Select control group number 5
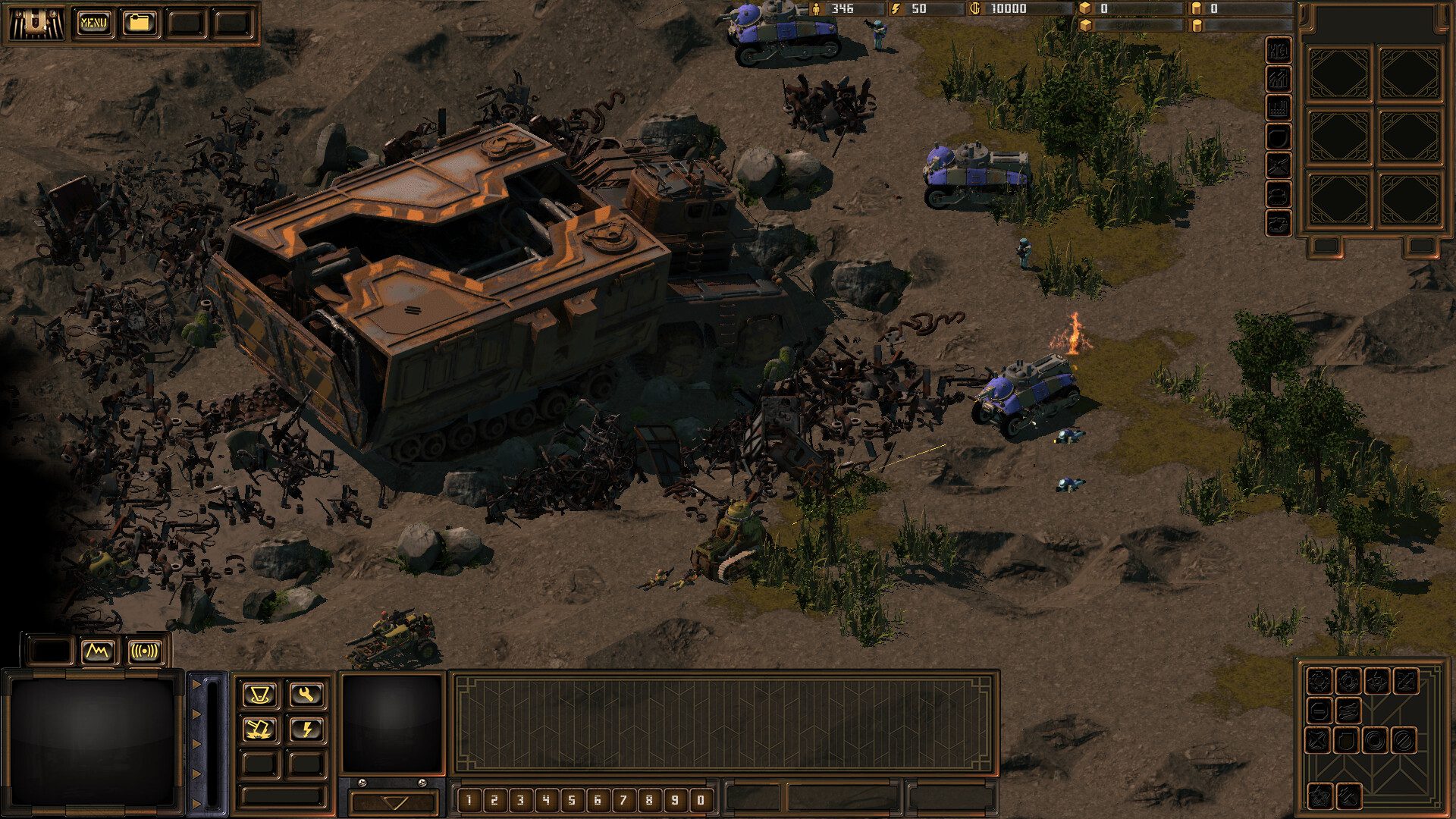 tap(572, 799)
